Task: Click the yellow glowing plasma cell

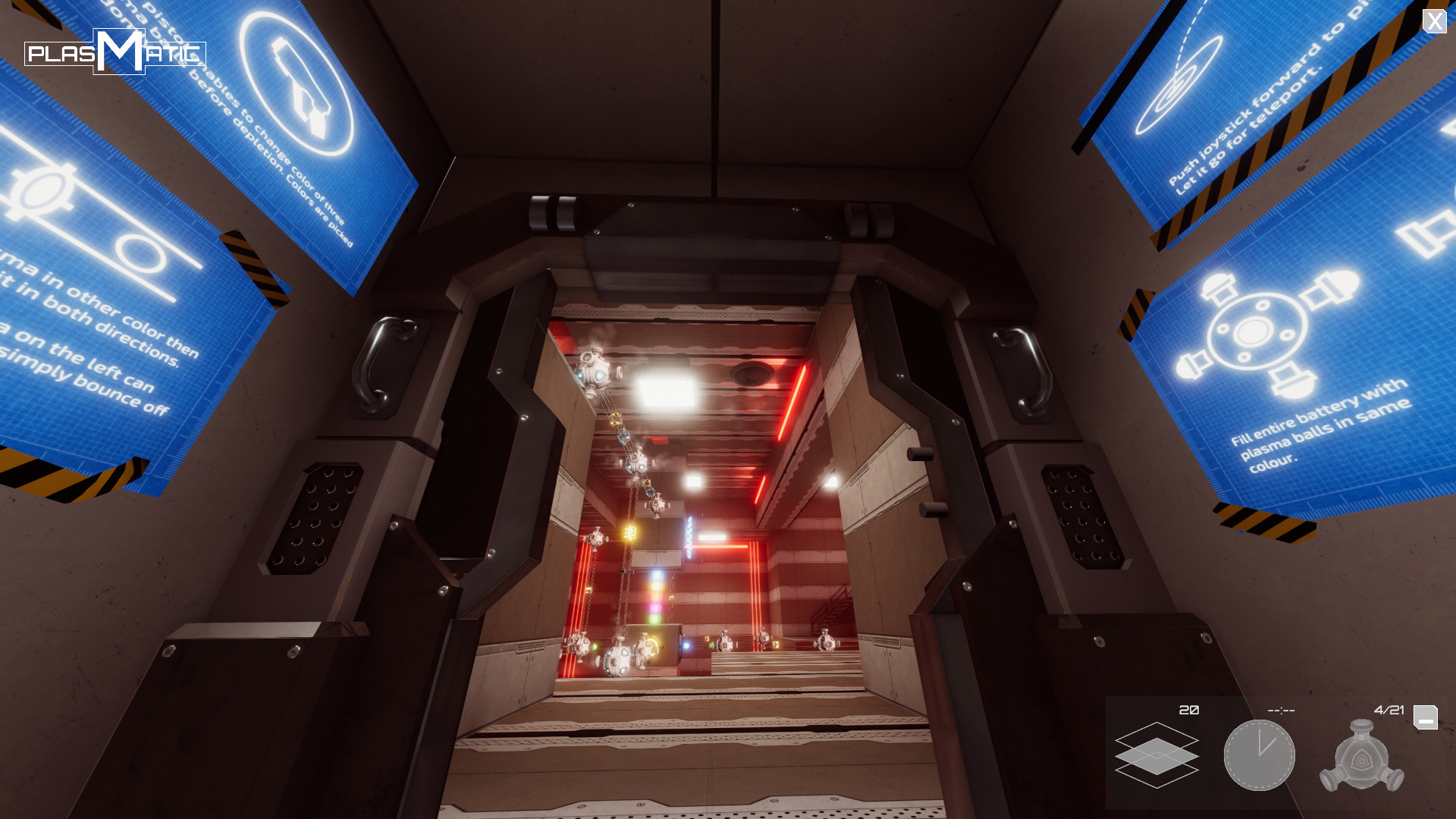Action: 630,531
